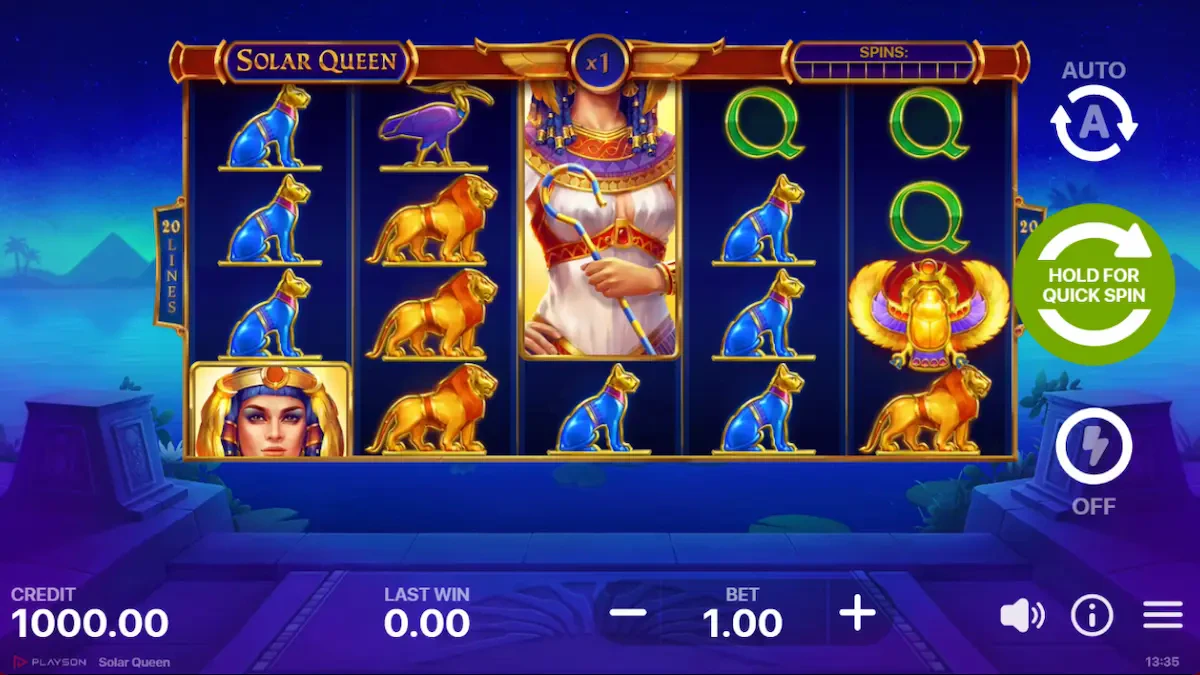Open the hamburger menu
This screenshot has width=1200, height=675.
(1162, 616)
